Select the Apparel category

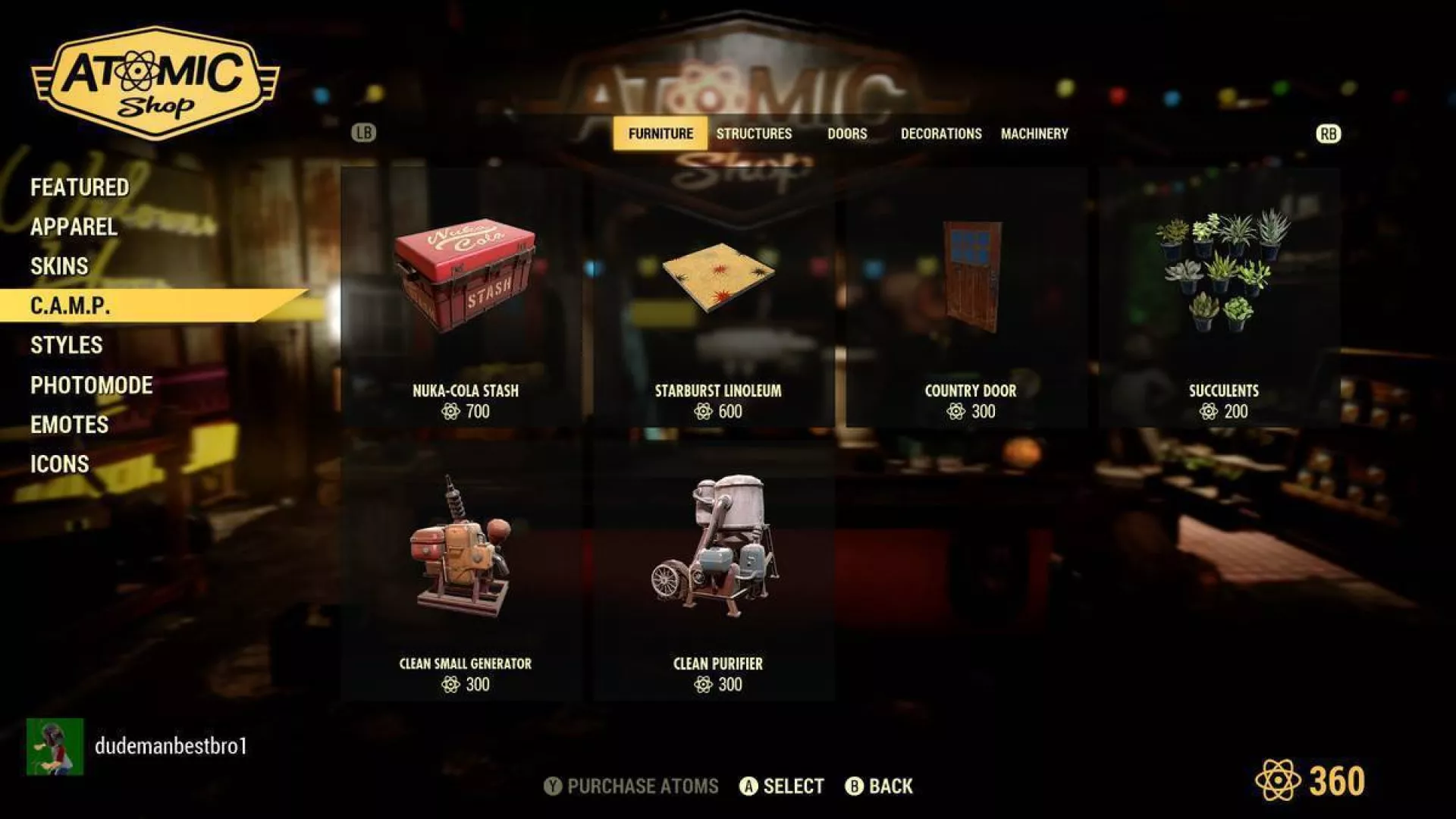pos(74,227)
